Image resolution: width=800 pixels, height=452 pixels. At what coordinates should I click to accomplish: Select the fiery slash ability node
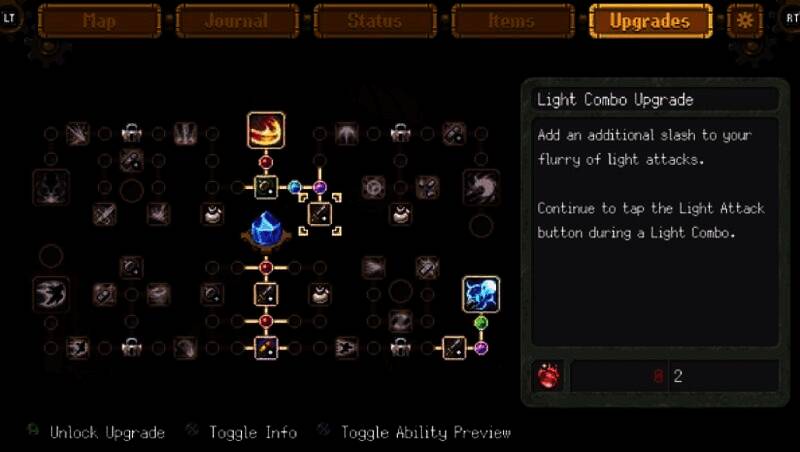(266, 130)
